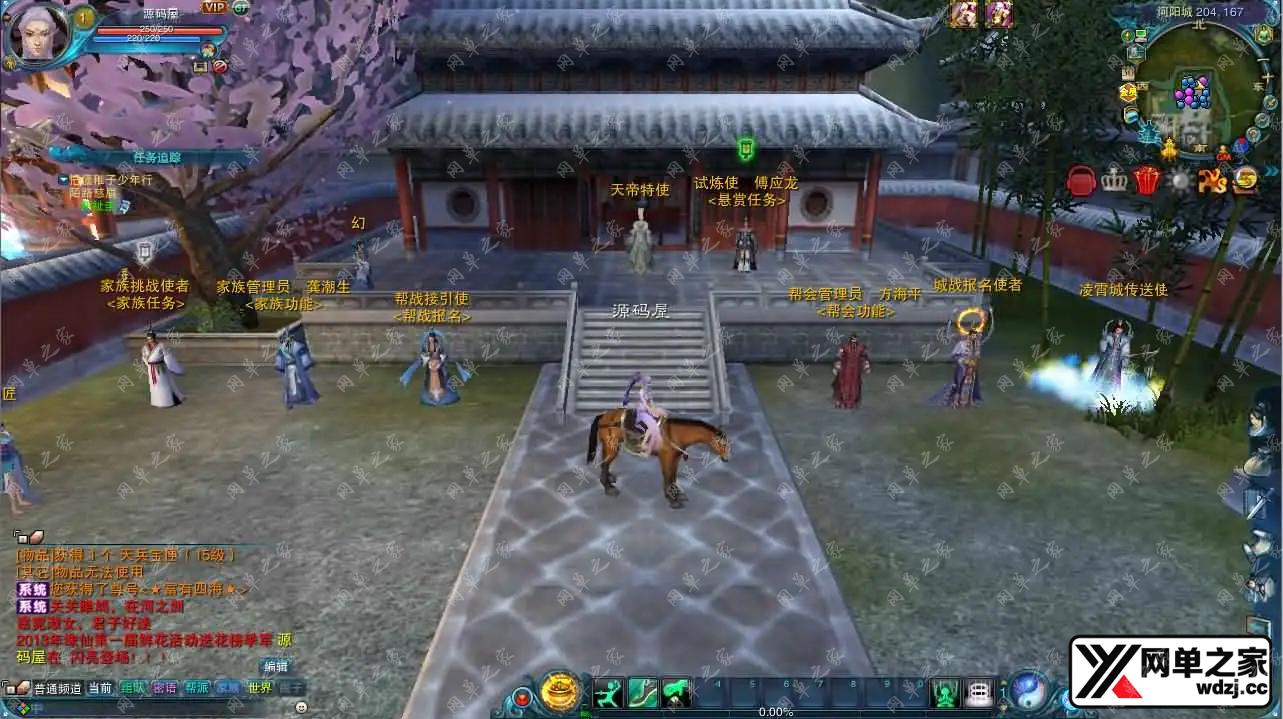Click the player character portrait
The width and height of the screenshot is (1283, 719).
point(38,34)
